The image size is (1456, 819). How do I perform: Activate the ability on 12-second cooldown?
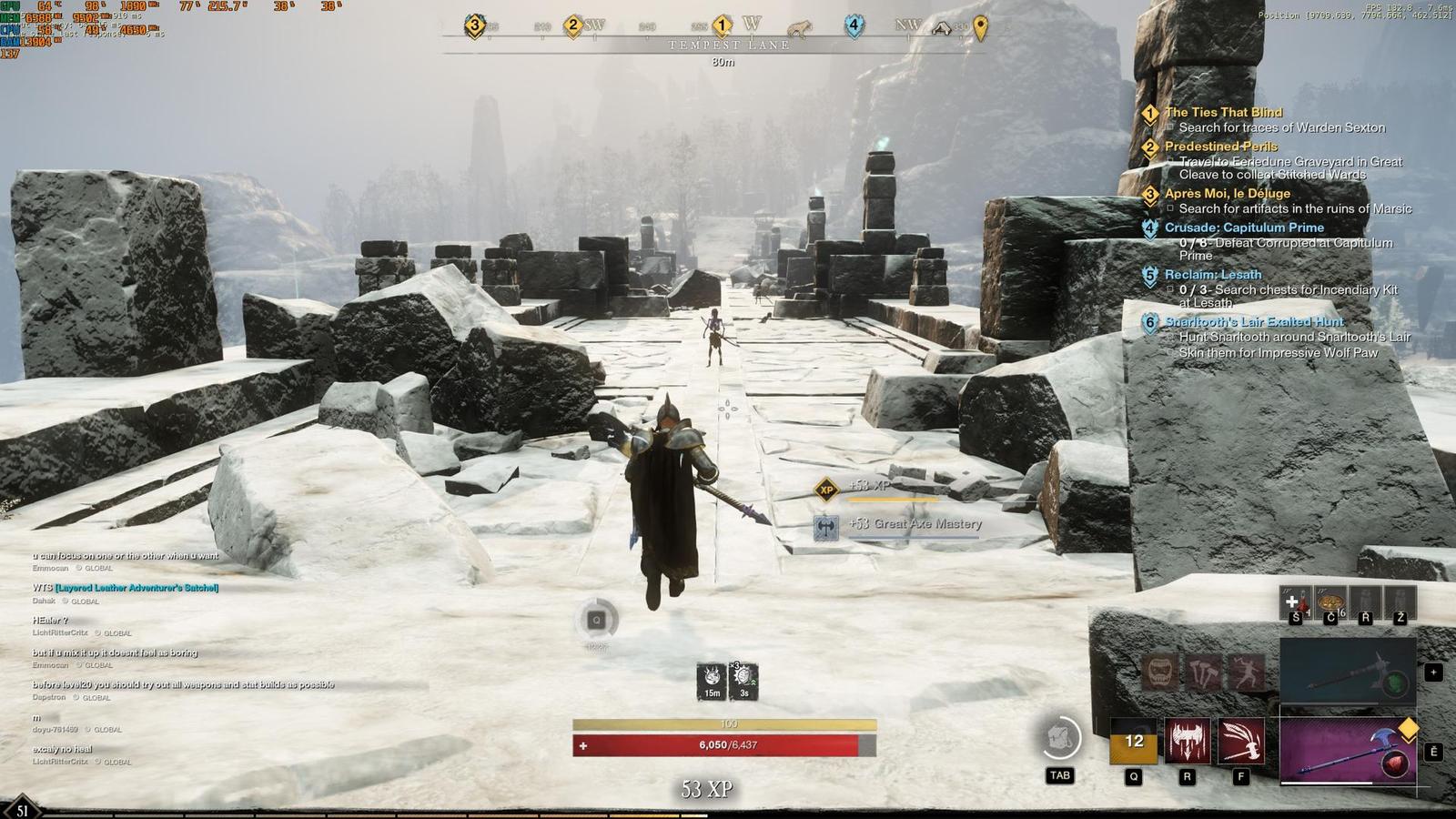click(x=1133, y=741)
